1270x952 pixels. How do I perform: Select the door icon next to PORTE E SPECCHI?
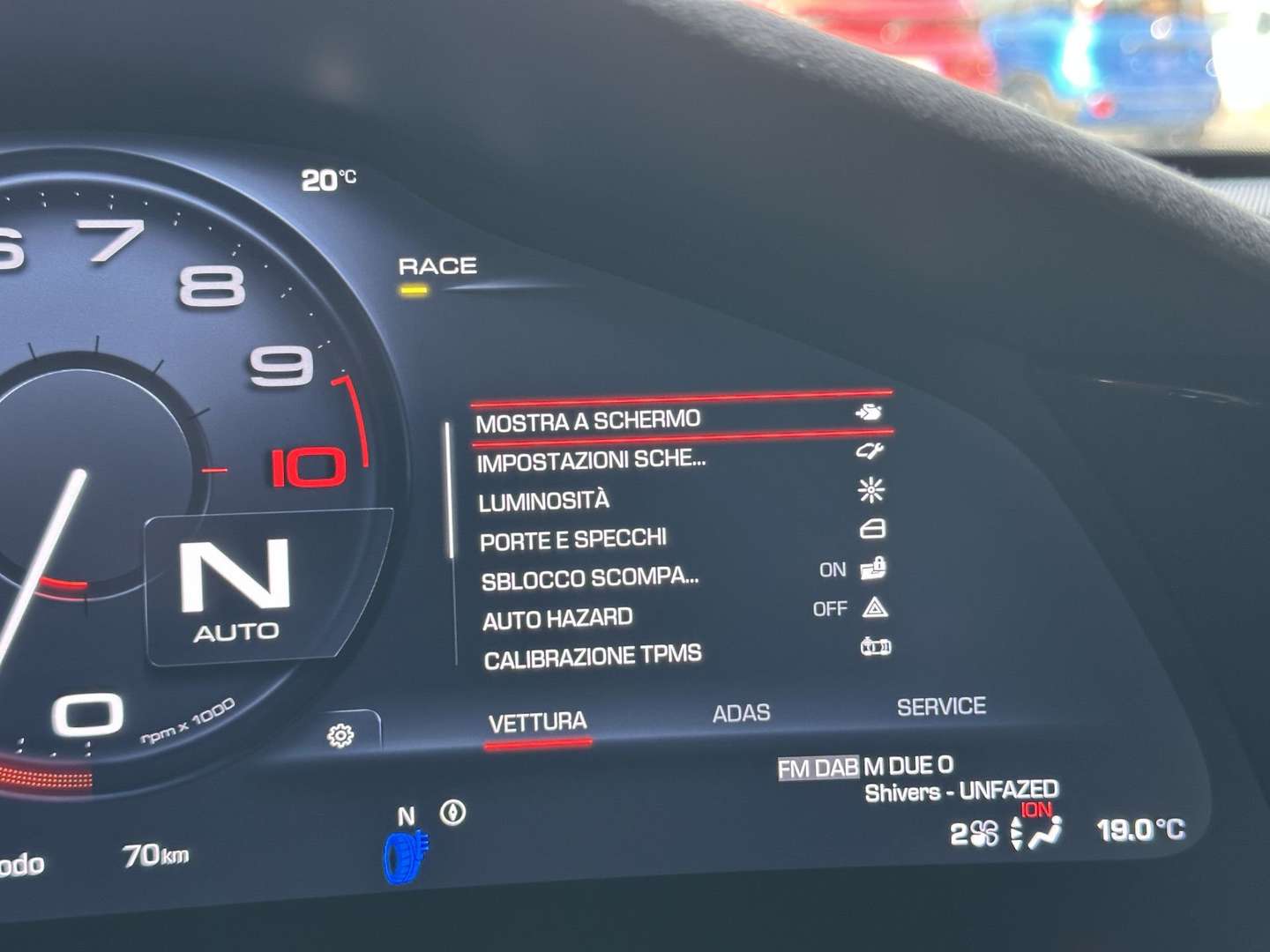(870, 530)
